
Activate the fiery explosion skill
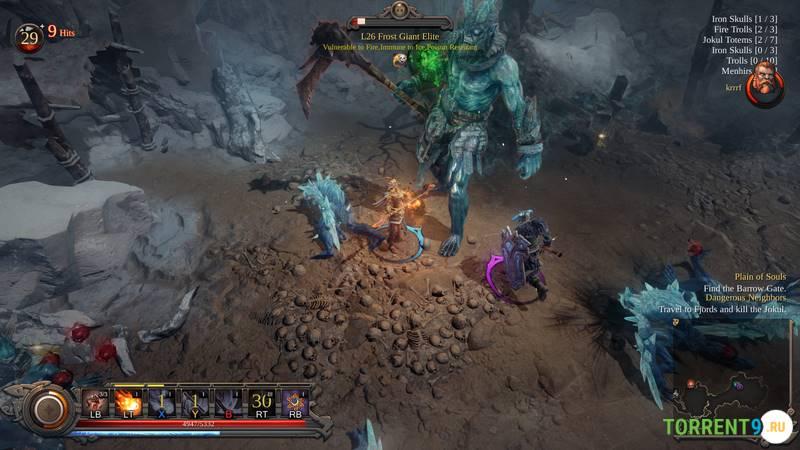click(x=127, y=401)
